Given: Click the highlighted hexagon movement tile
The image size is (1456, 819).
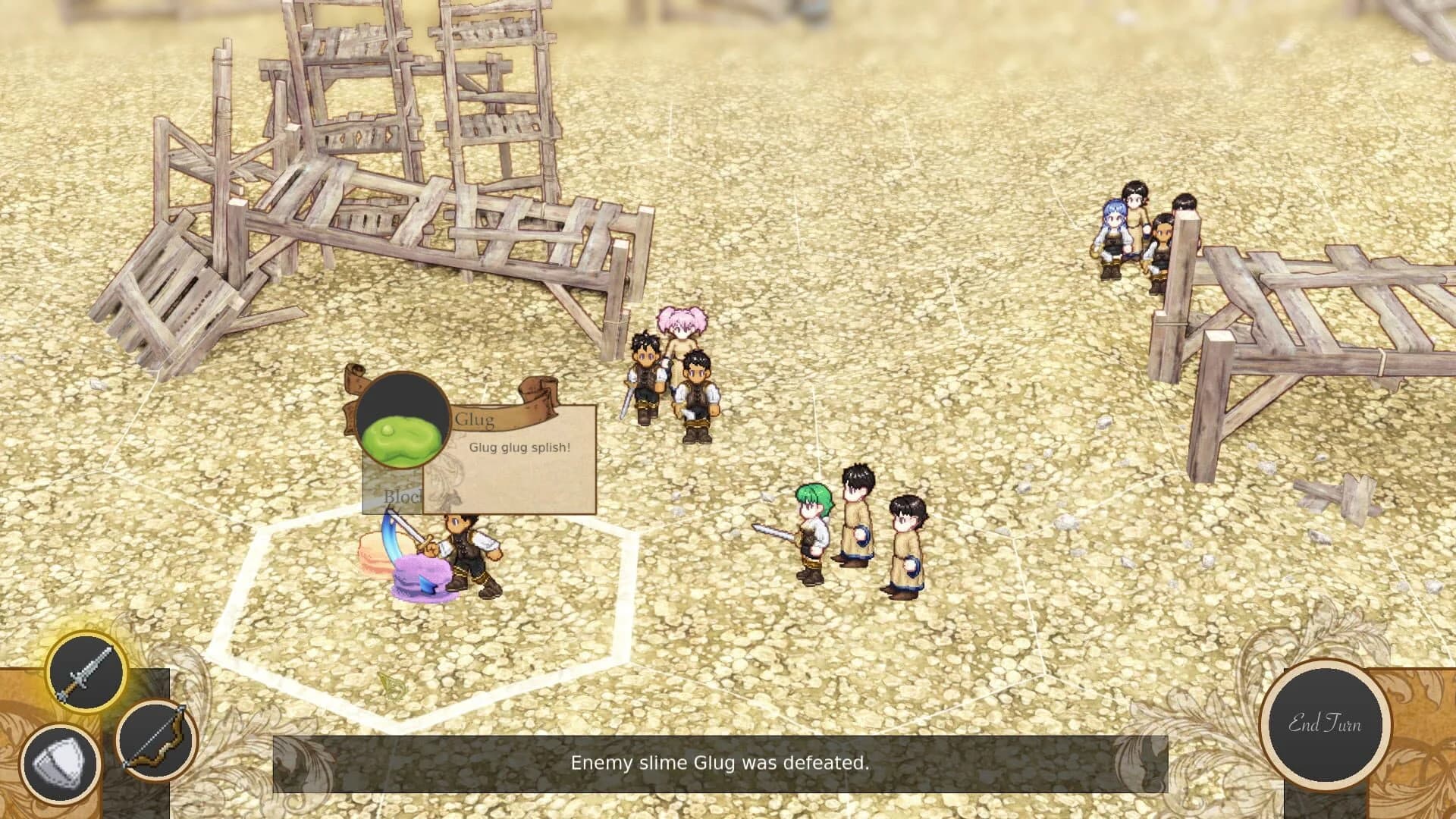Looking at the screenshot, I should 425,622.
